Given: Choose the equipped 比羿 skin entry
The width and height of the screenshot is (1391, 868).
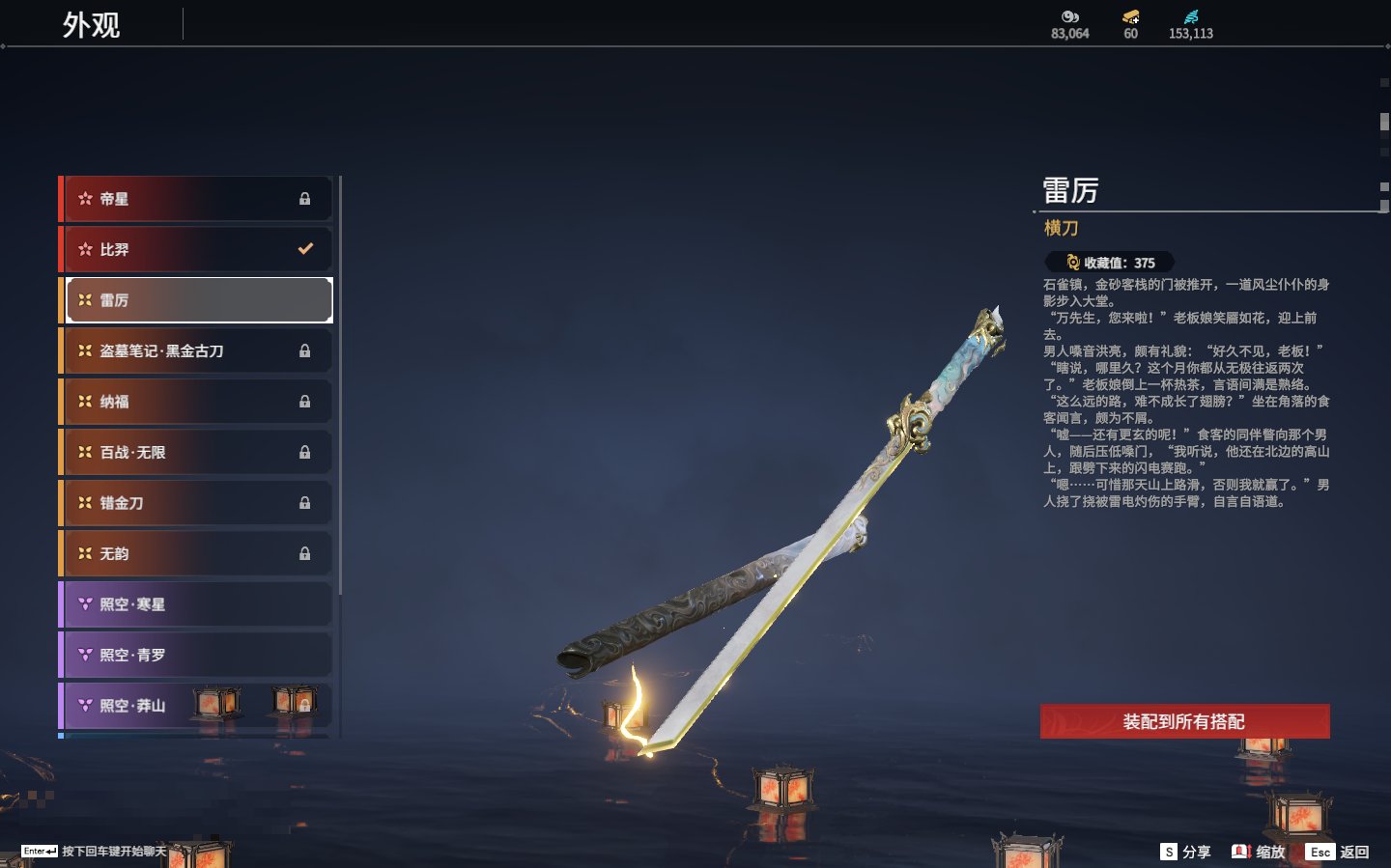Looking at the screenshot, I should (x=197, y=249).
